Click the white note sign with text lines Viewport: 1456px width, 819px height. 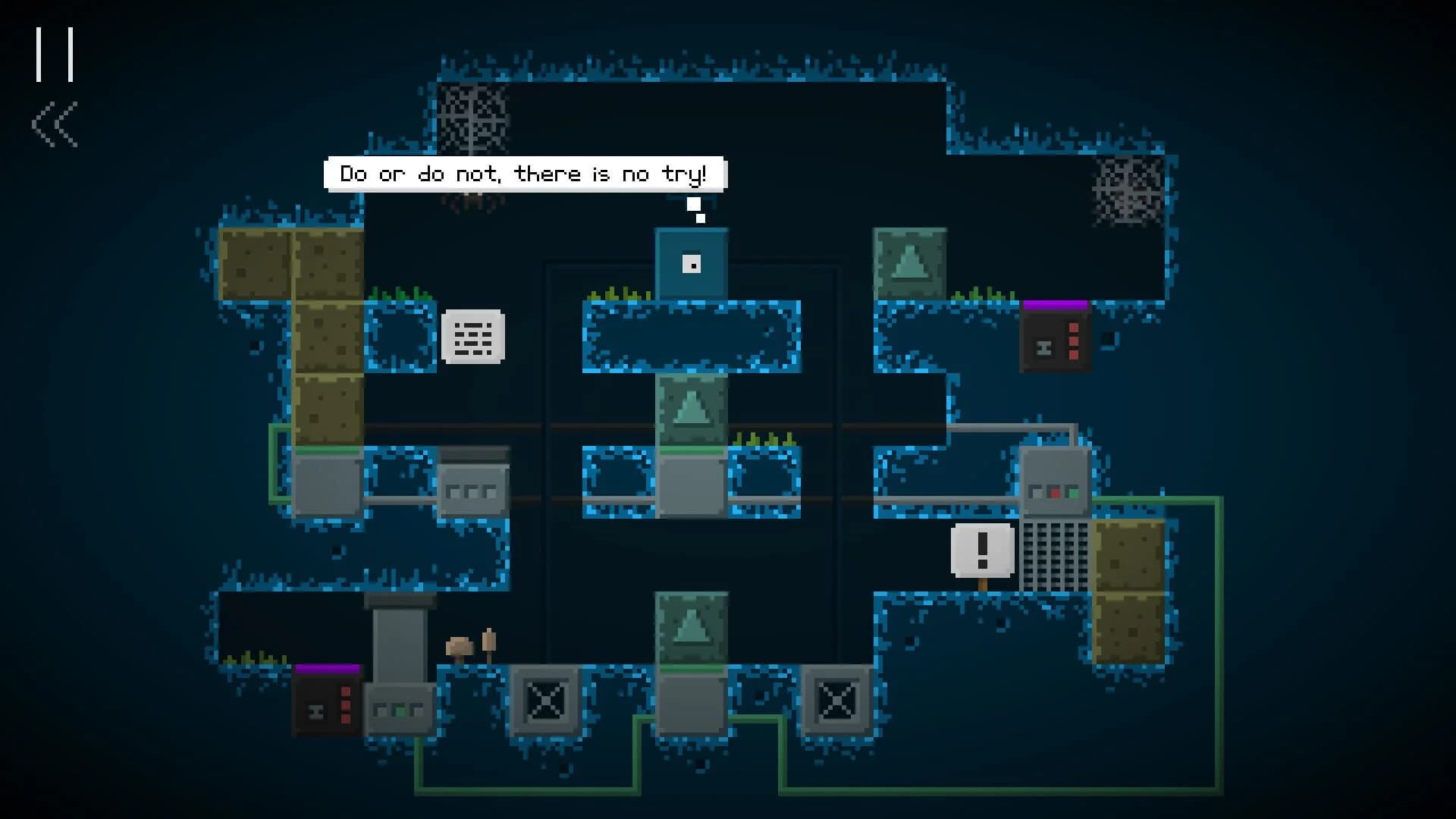pos(472,337)
